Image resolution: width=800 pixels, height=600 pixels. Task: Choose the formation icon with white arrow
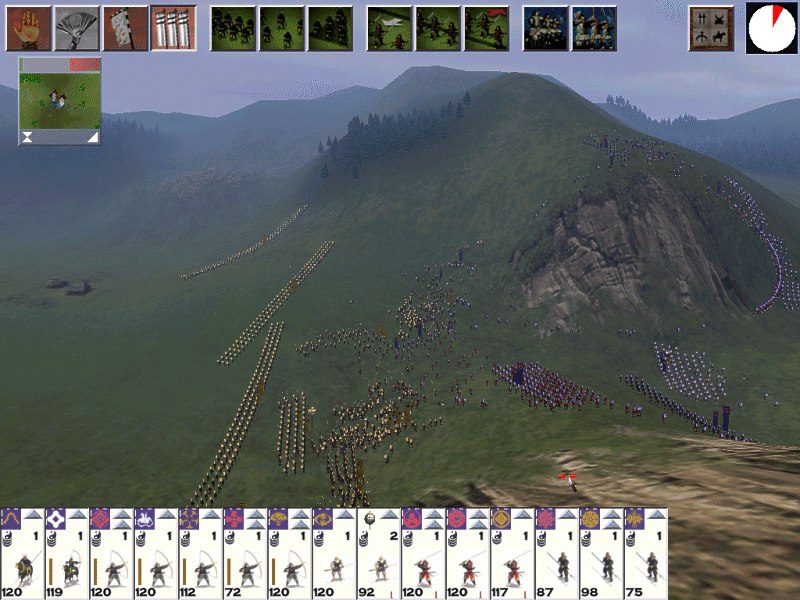coord(389,28)
